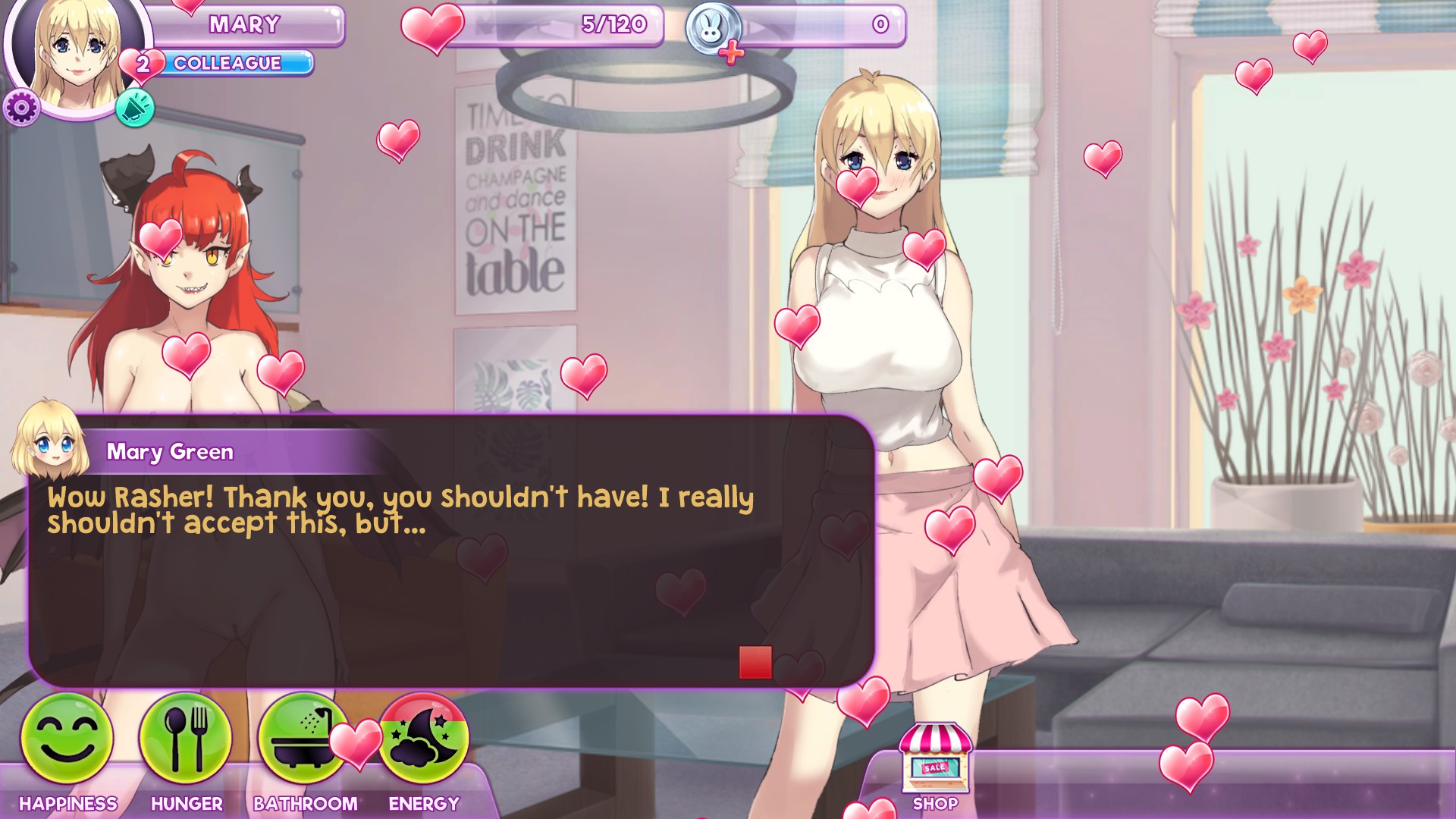The height and width of the screenshot is (819, 1456).
Task: Open the purple gear settings icon
Action: click(21, 108)
